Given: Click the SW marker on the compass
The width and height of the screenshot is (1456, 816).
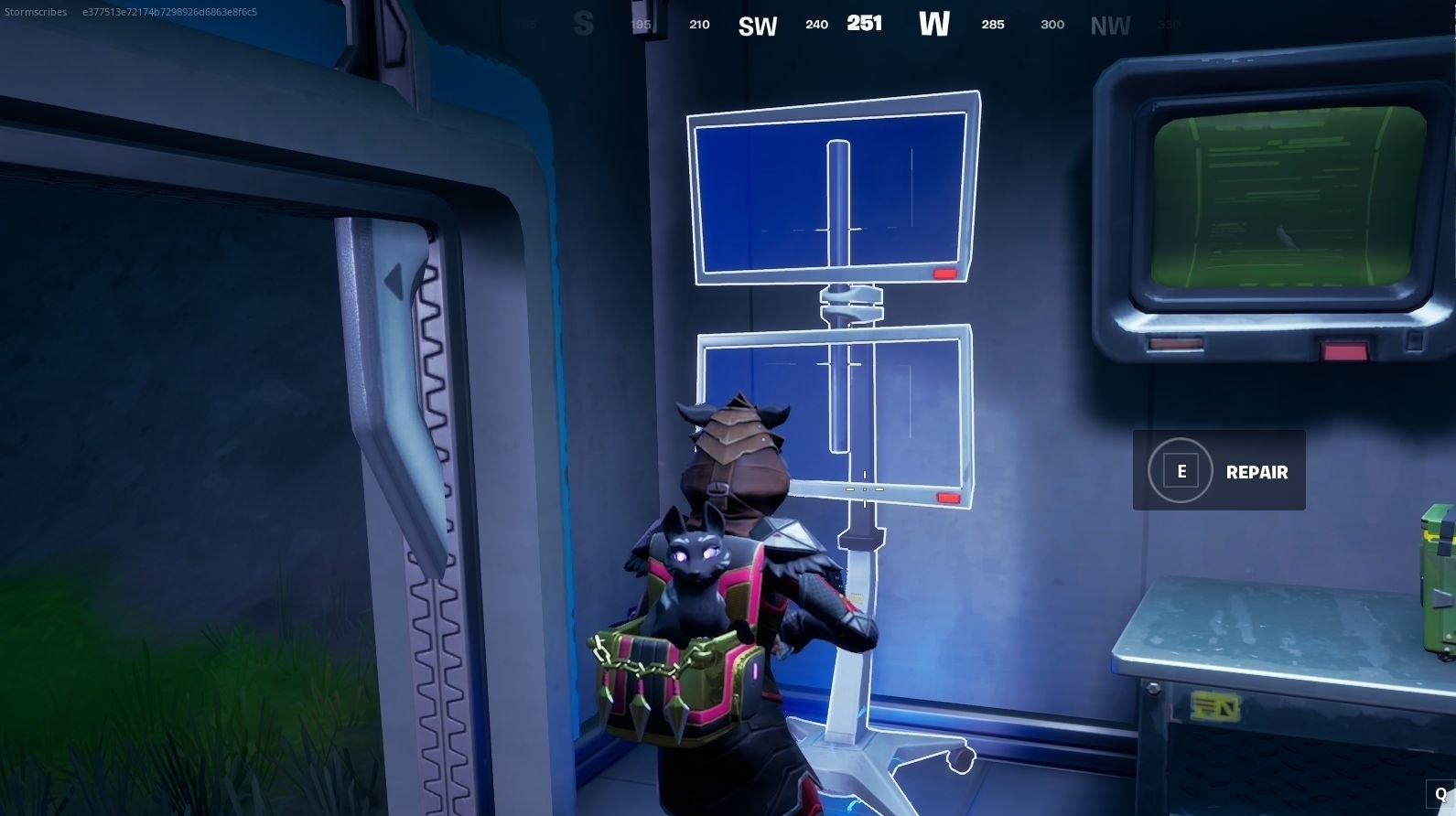Looking at the screenshot, I should coord(757,25).
